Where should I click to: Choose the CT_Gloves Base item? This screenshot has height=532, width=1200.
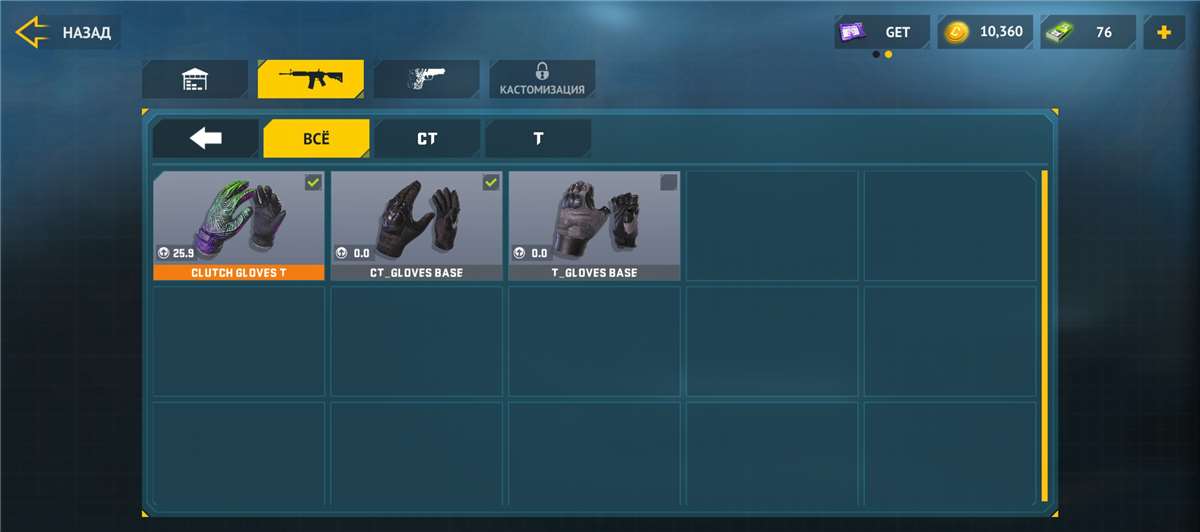416,220
